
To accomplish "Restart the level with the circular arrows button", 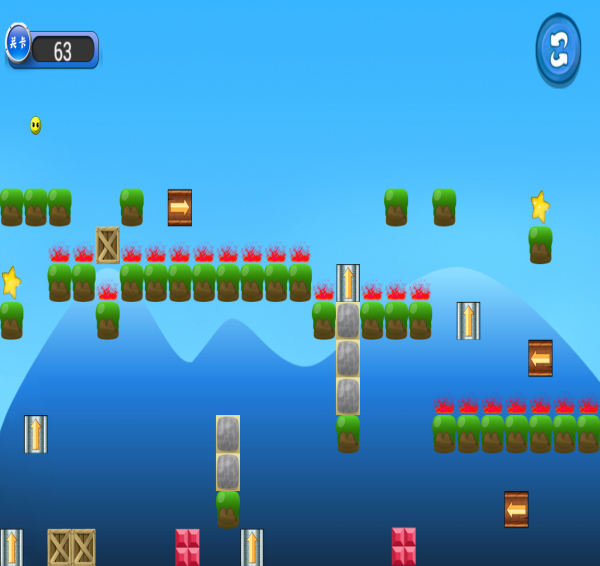I will click(x=558, y=49).
